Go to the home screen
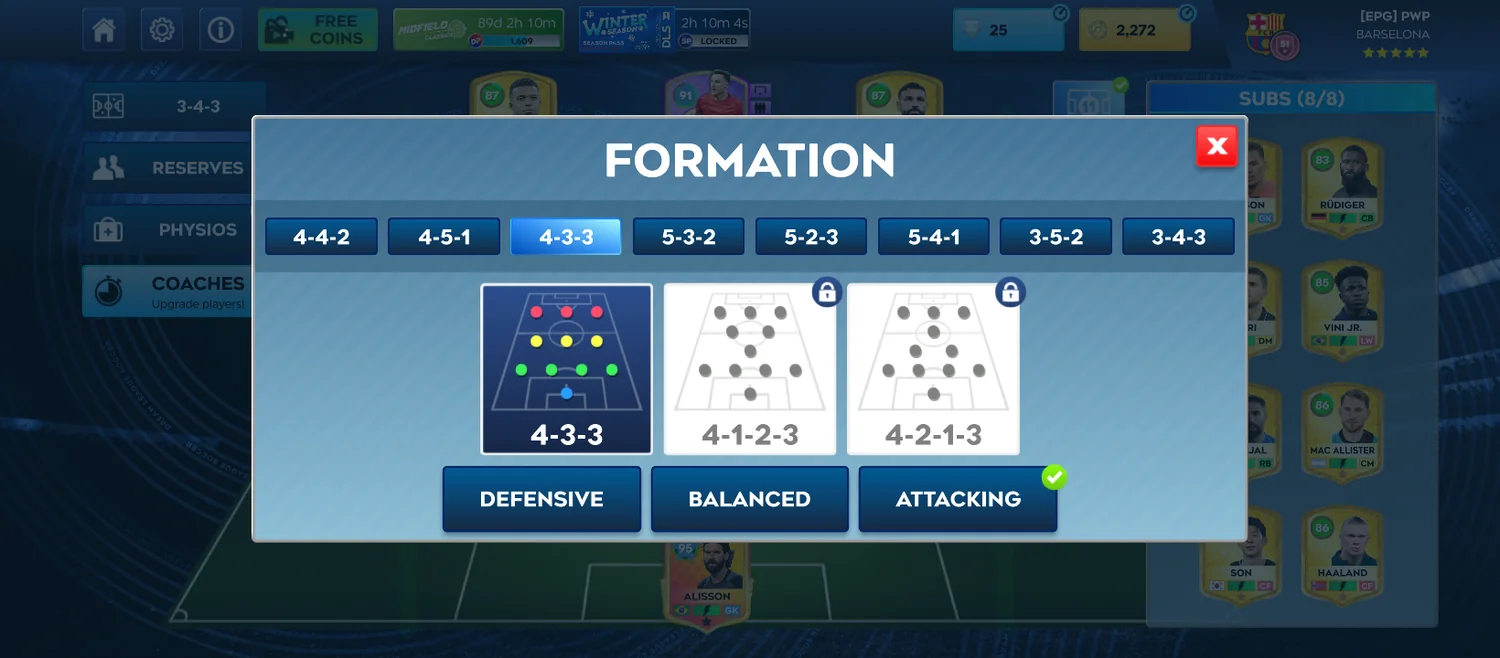This screenshot has width=1500, height=658. [104, 30]
